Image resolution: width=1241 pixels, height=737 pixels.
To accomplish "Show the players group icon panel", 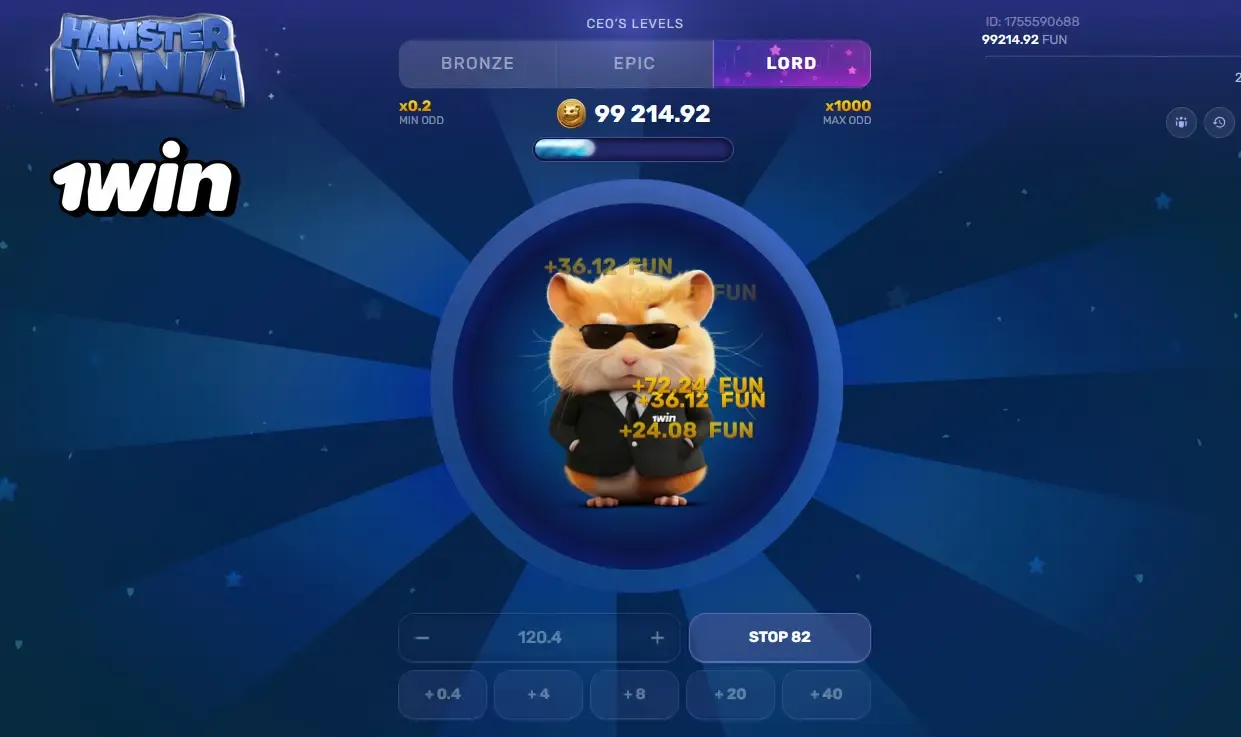I will pos(1181,123).
